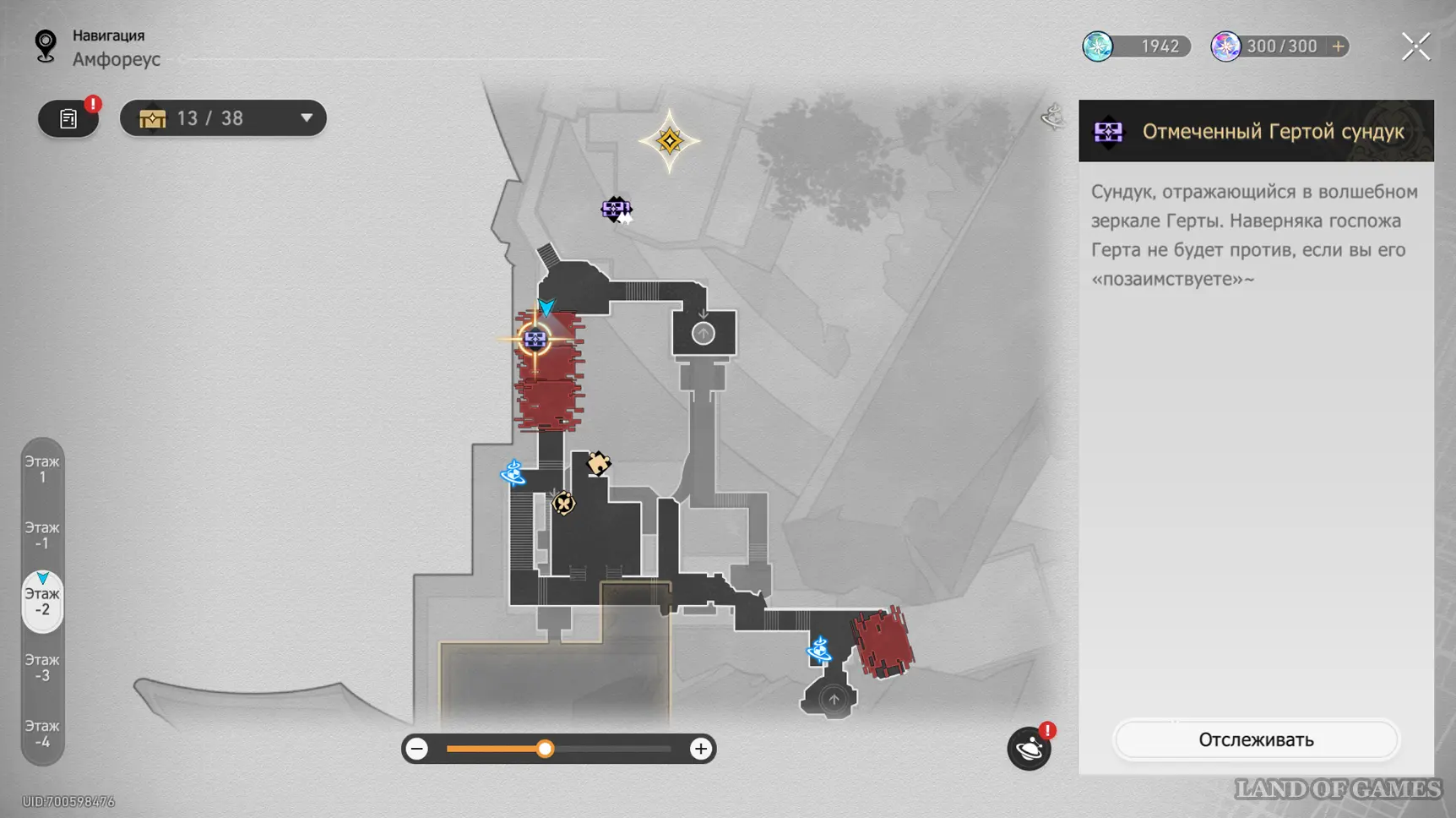Show Этаж -4 floor map
Screen dimensions: 1456x818
[42, 733]
